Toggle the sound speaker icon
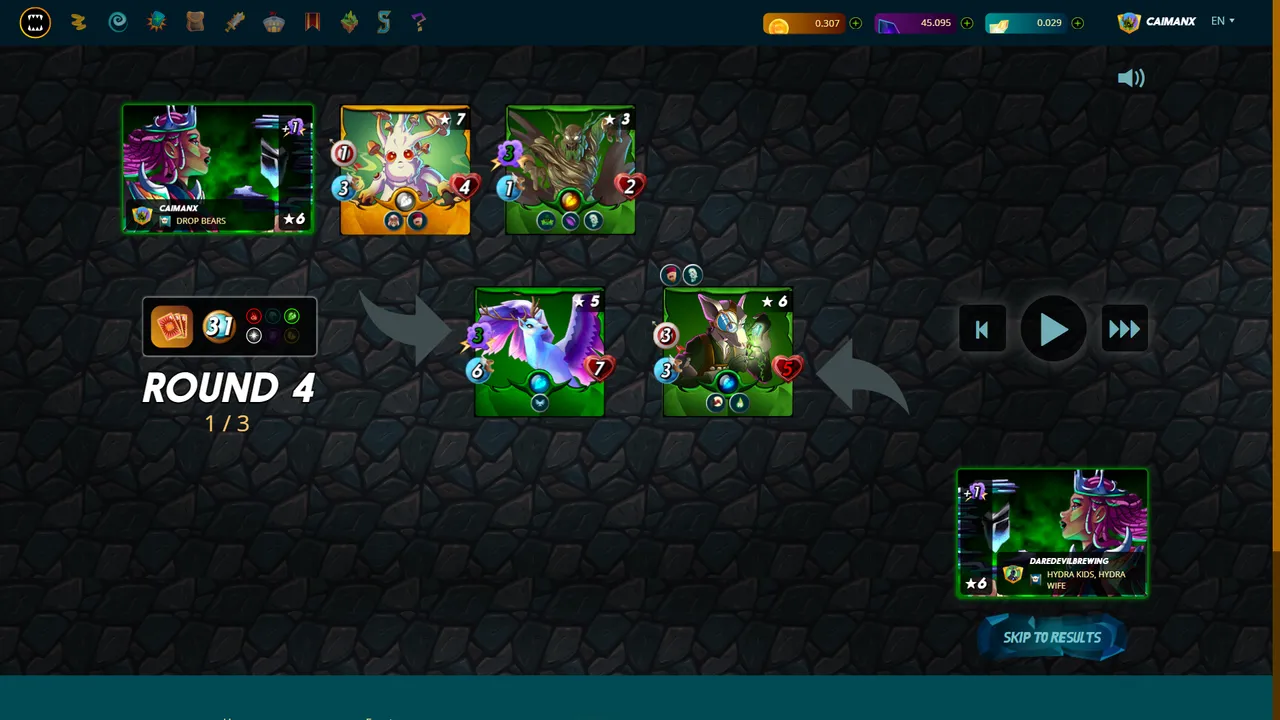The width and height of the screenshot is (1280, 720). (1131, 79)
